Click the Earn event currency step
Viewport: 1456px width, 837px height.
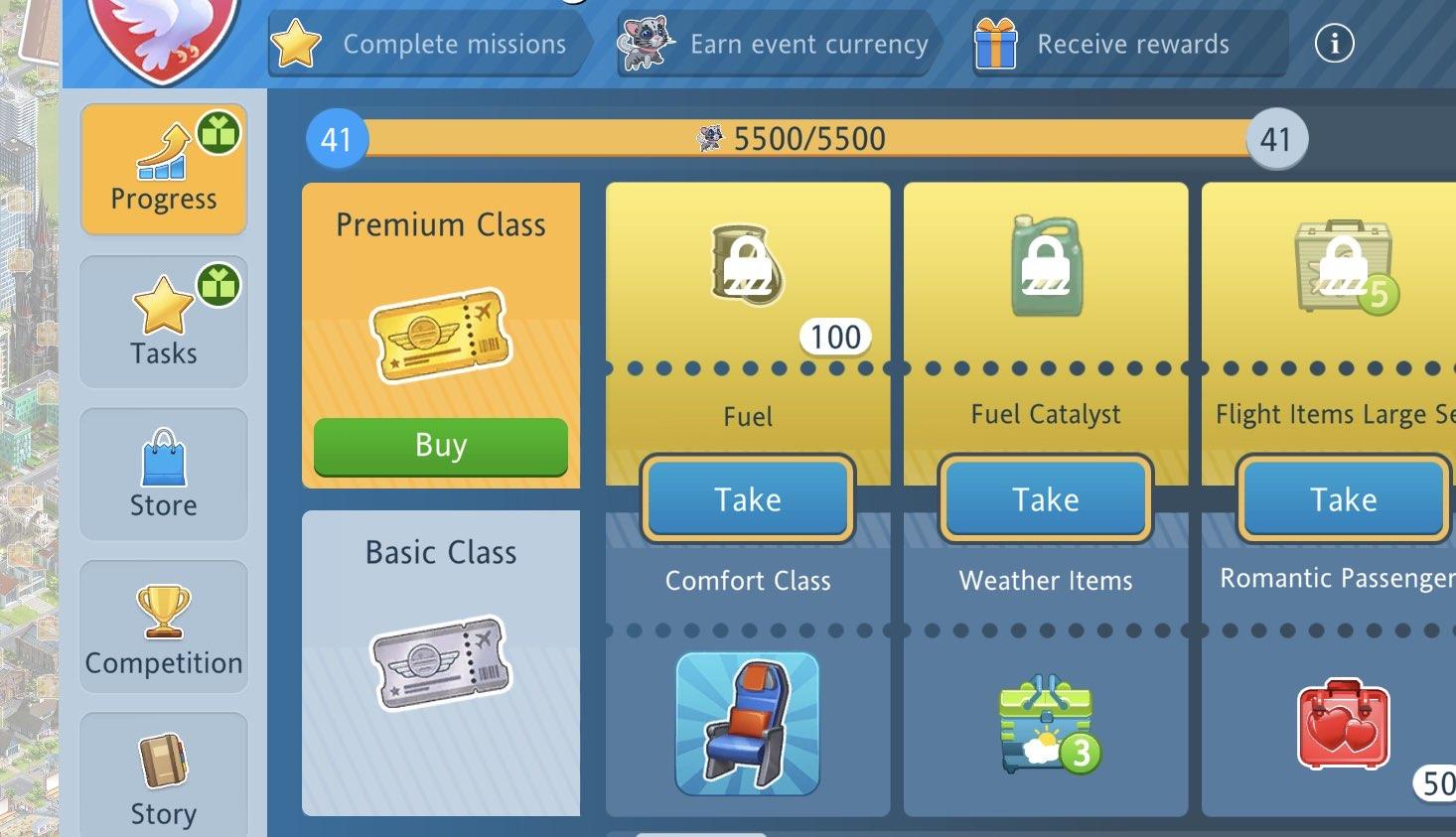click(775, 44)
